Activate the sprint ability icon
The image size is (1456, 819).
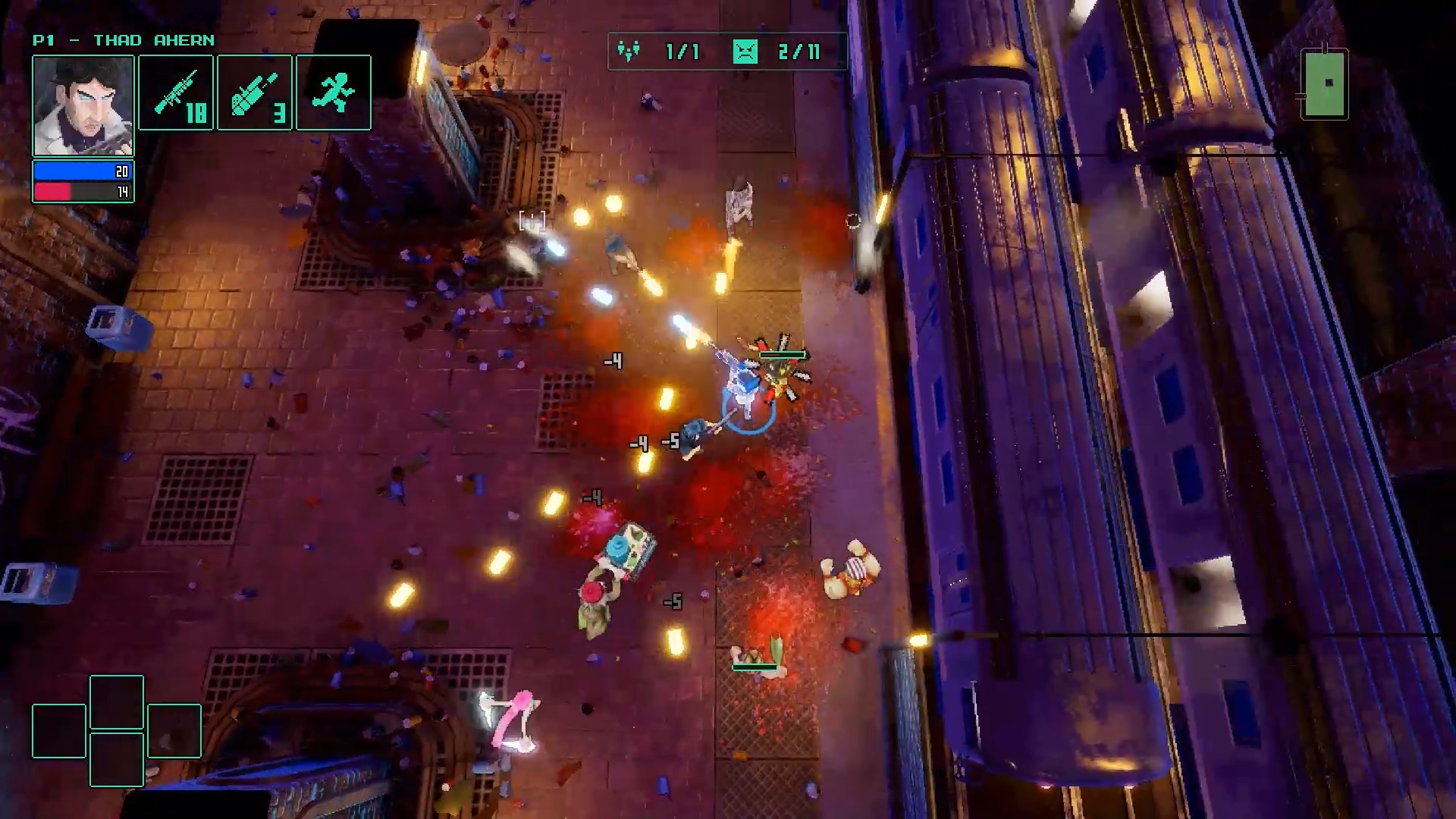pos(334,93)
